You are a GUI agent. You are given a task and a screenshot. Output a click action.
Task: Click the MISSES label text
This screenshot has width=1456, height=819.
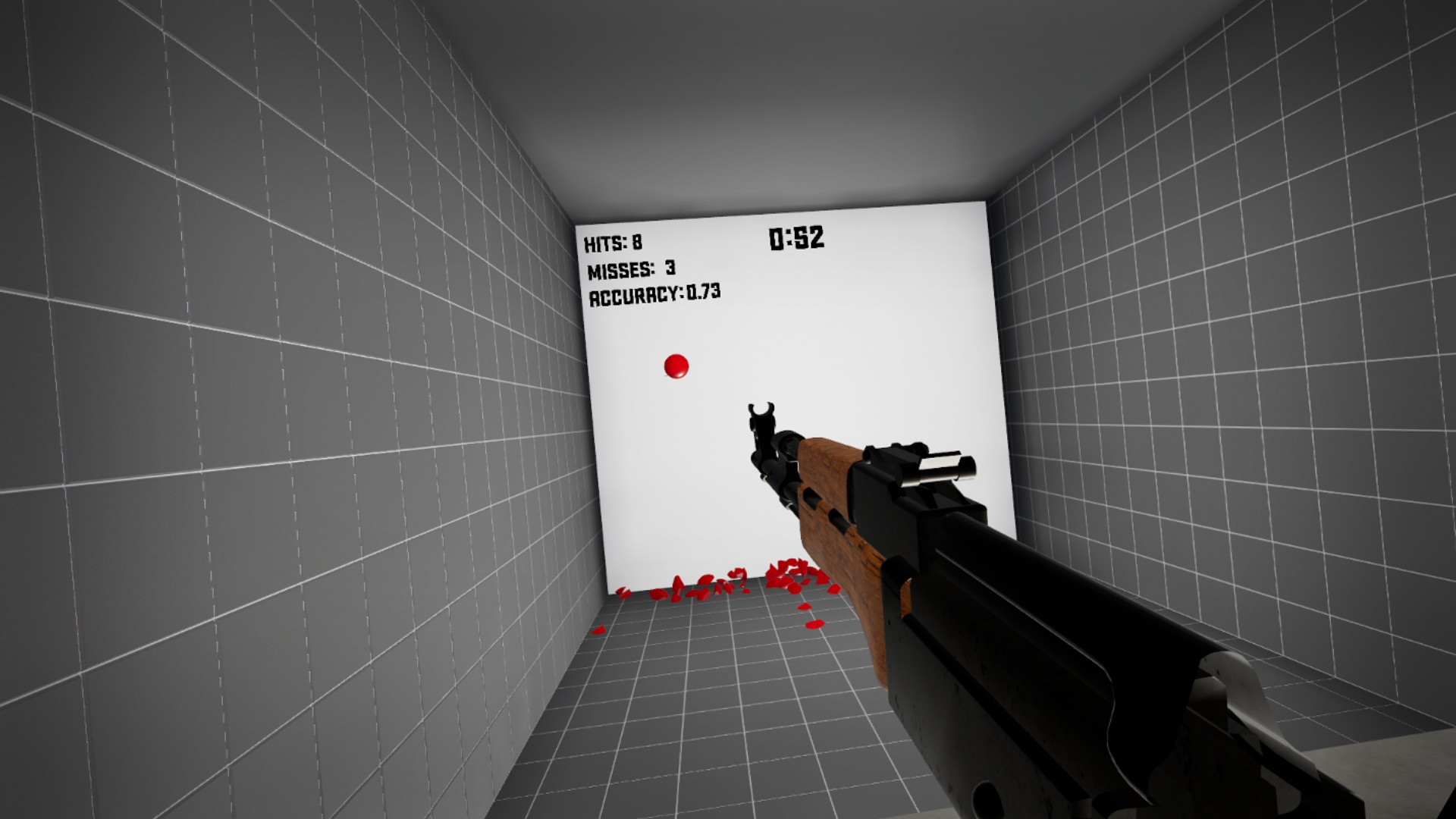[622, 268]
